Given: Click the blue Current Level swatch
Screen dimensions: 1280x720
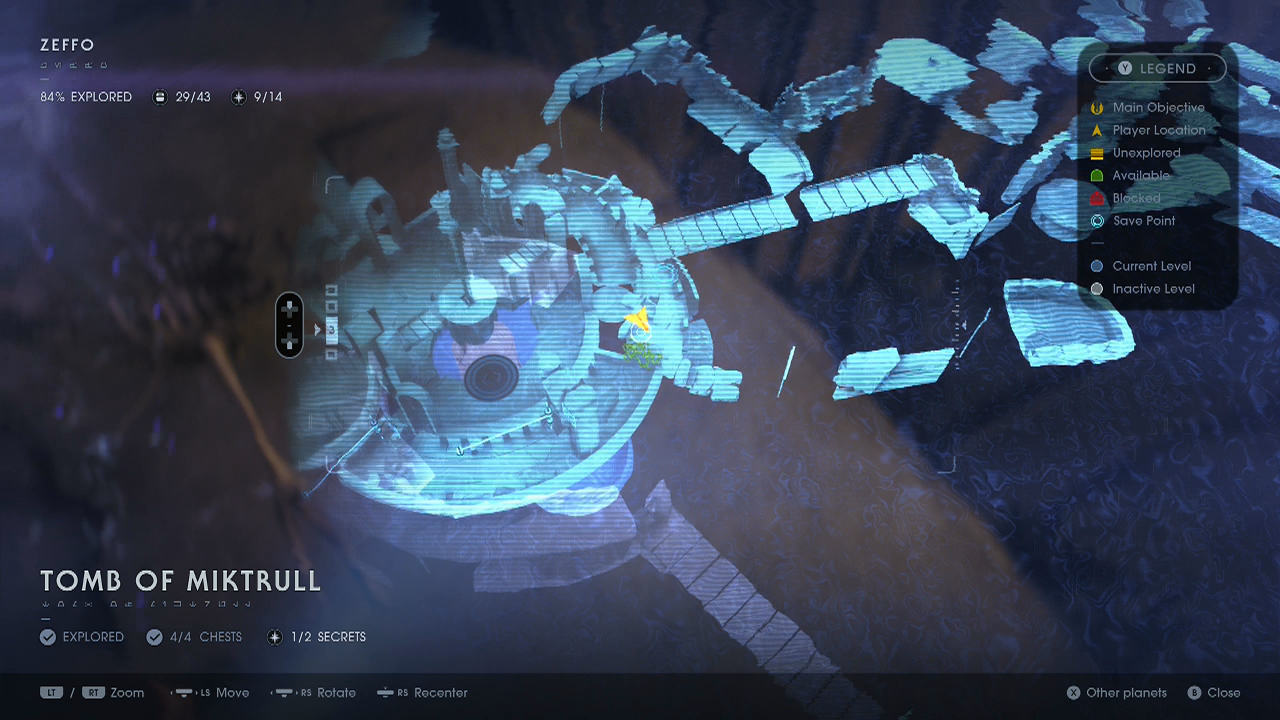Looking at the screenshot, I should [x=1096, y=266].
